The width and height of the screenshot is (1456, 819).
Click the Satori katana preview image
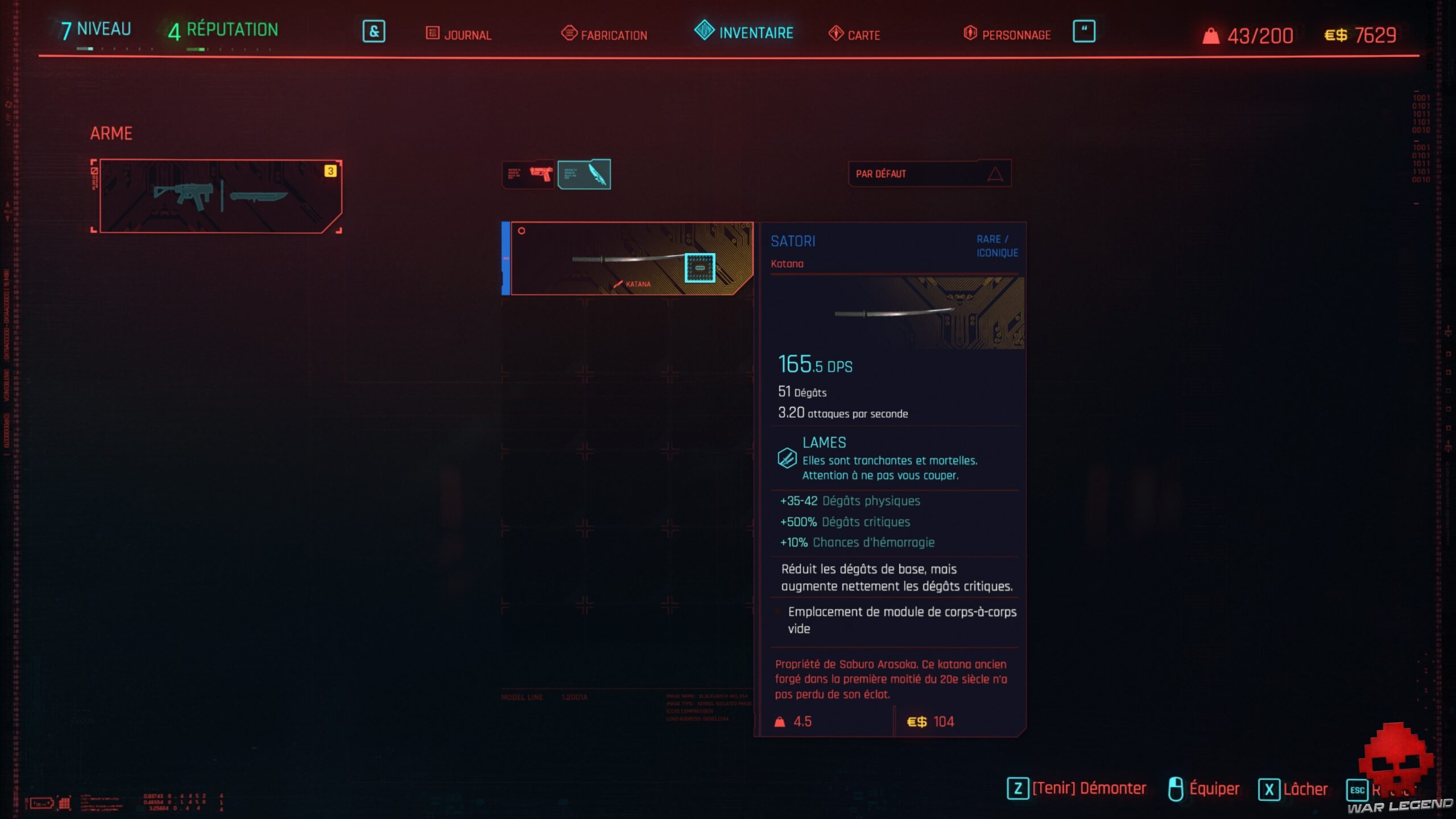[x=896, y=313]
